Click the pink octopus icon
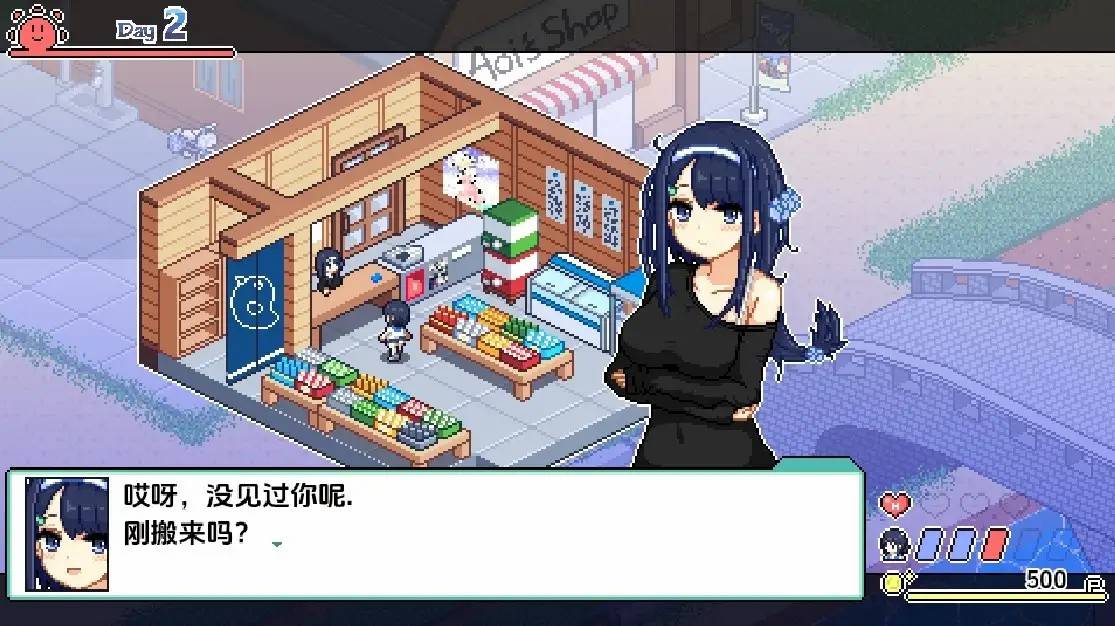The height and width of the screenshot is (626, 1115). [x=36, y=27]
